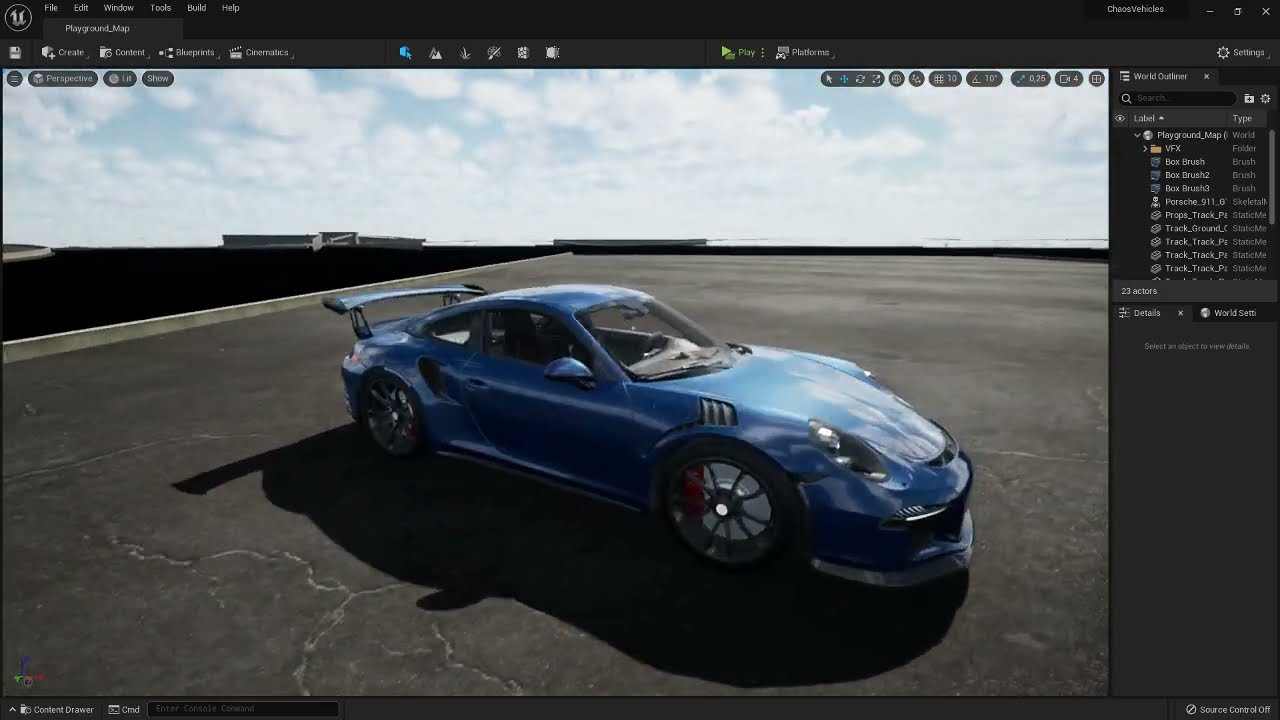Viewport: 1280px width, 720px height.
Task: Close the World Outliner panel
Action: coord(1206,77)
